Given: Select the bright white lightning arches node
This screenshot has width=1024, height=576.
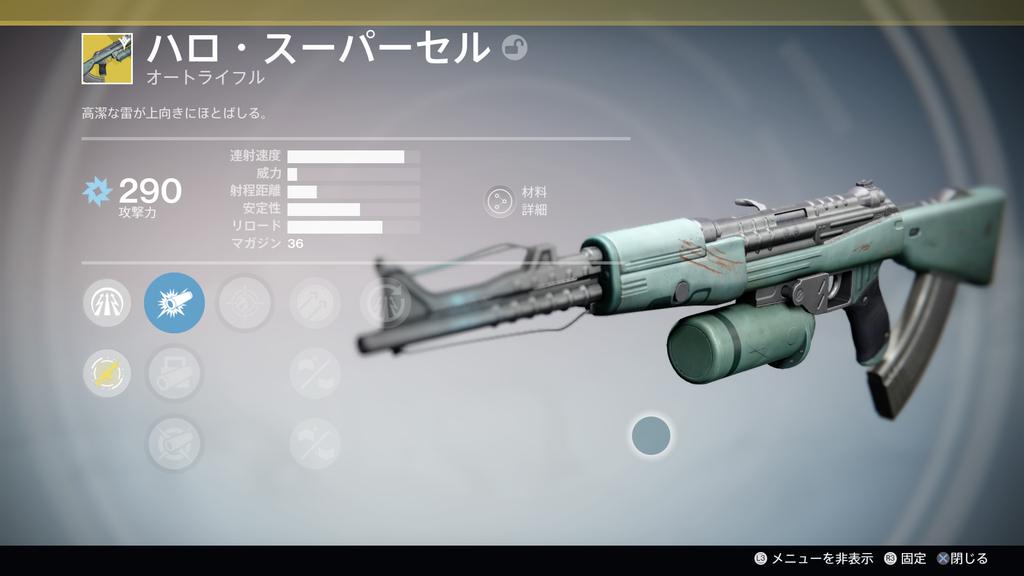Looking at the screenshot, I should [x=106, y=302].
